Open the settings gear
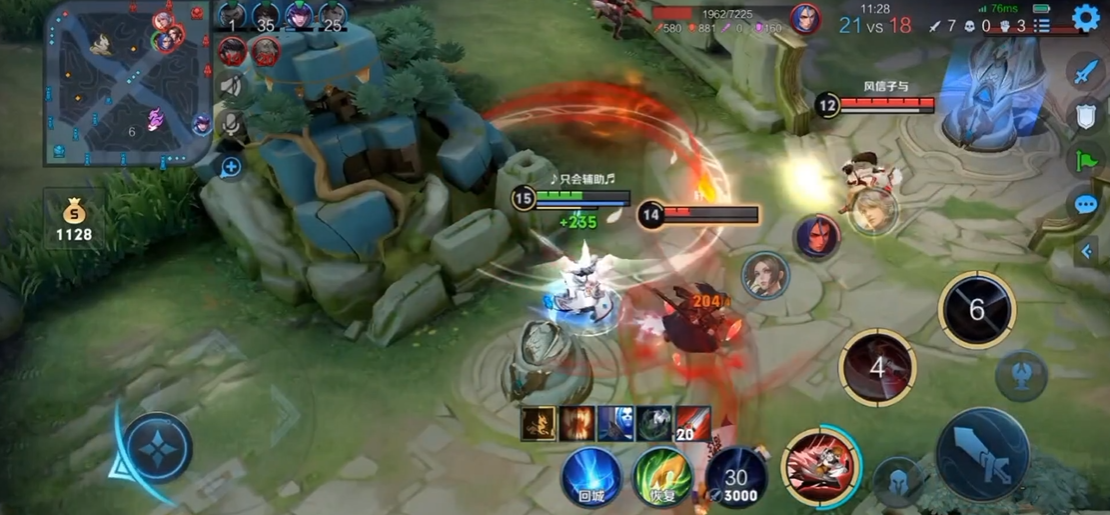1110x515 pixels. click(1085, 18)
